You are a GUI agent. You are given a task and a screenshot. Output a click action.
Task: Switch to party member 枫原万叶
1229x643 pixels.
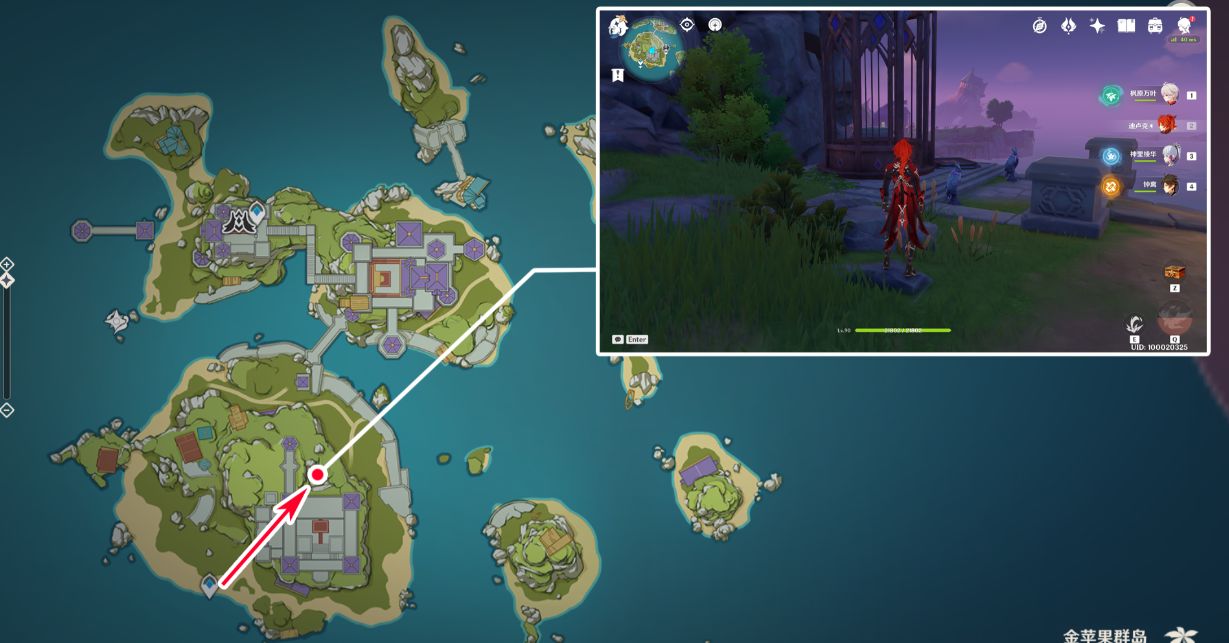pyautogui.click(x=1168, y=94)
